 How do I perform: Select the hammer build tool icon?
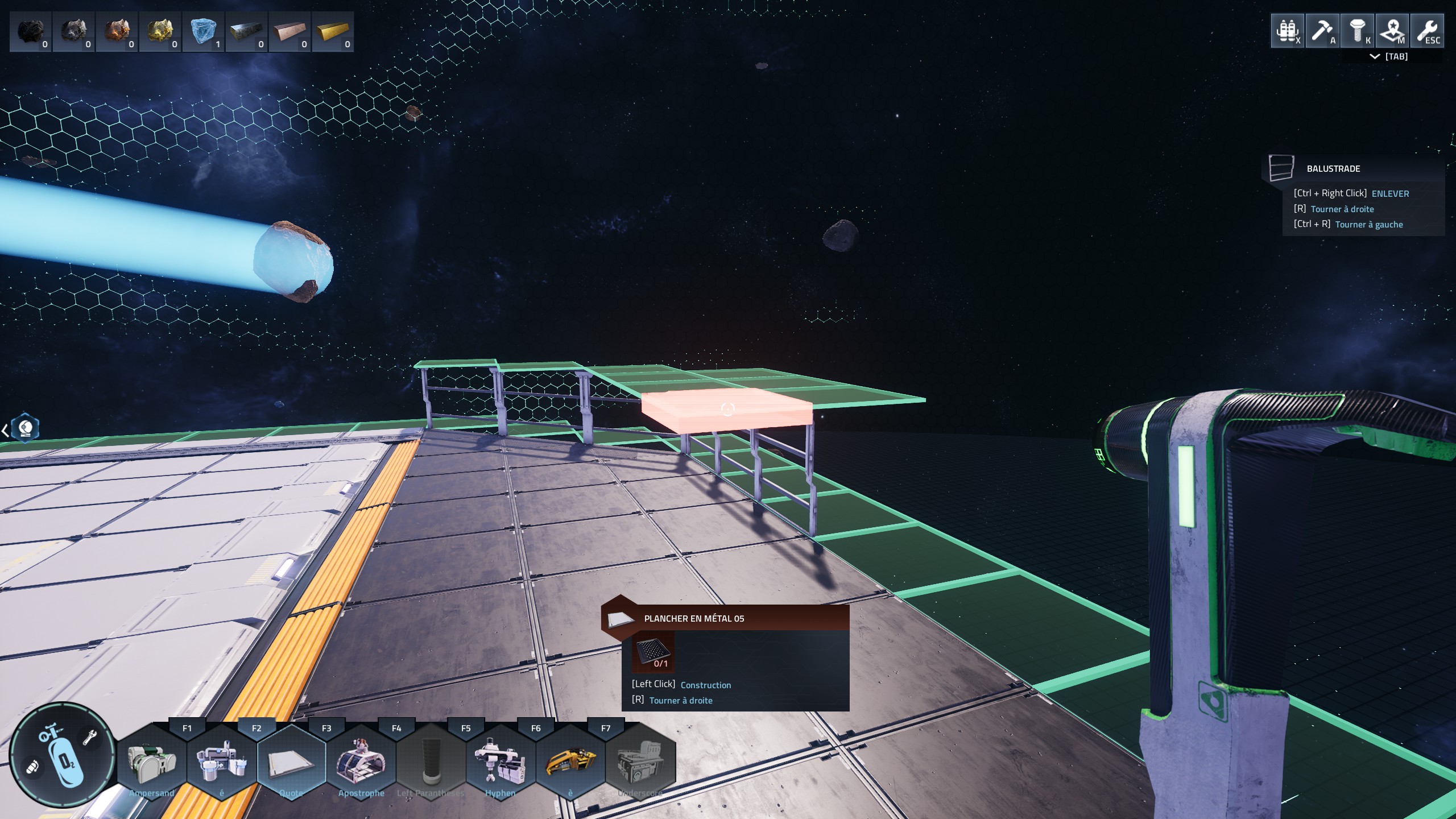1323,31
